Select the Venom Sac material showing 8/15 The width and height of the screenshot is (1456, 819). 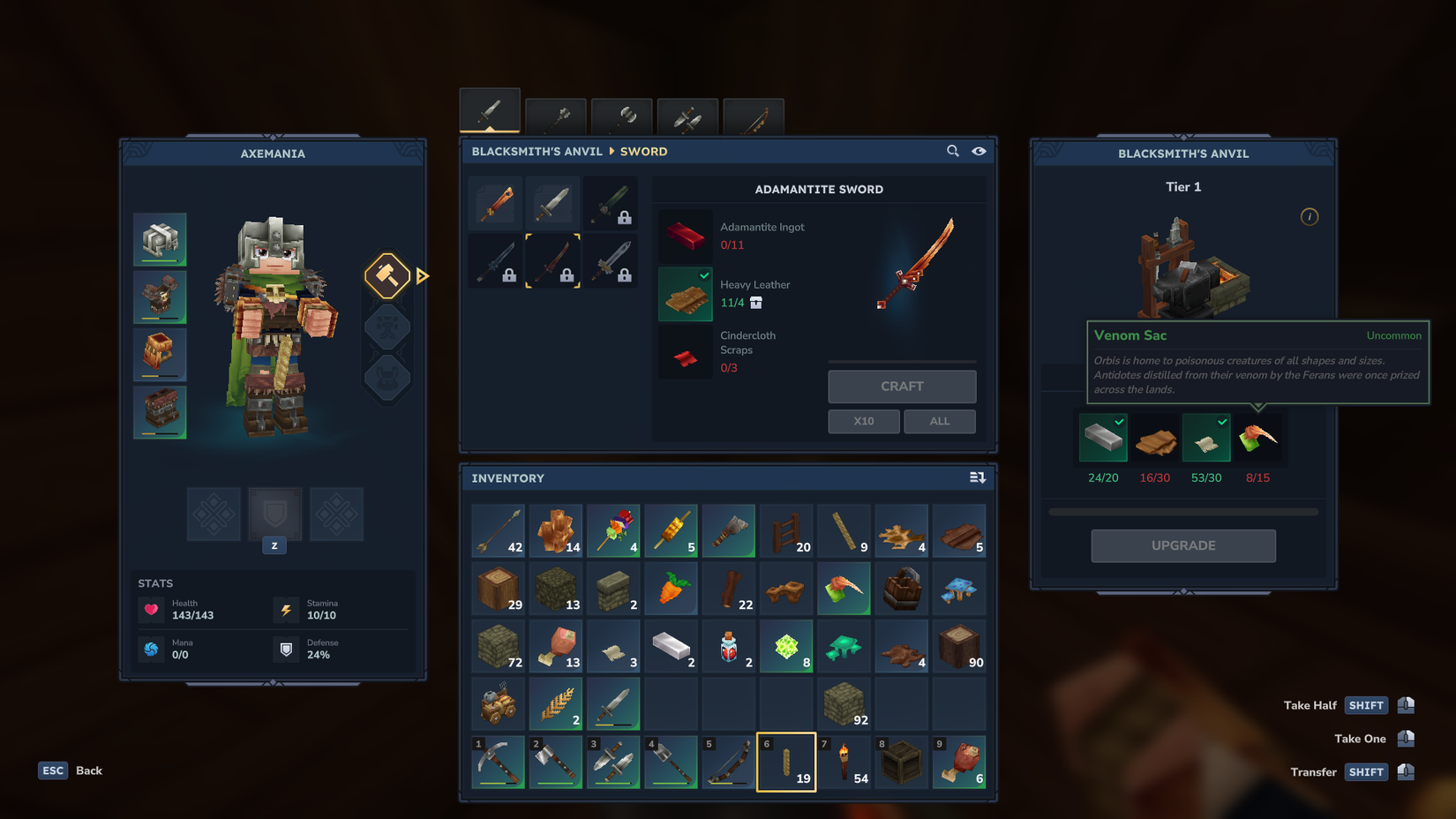[x=1258, y=438]
